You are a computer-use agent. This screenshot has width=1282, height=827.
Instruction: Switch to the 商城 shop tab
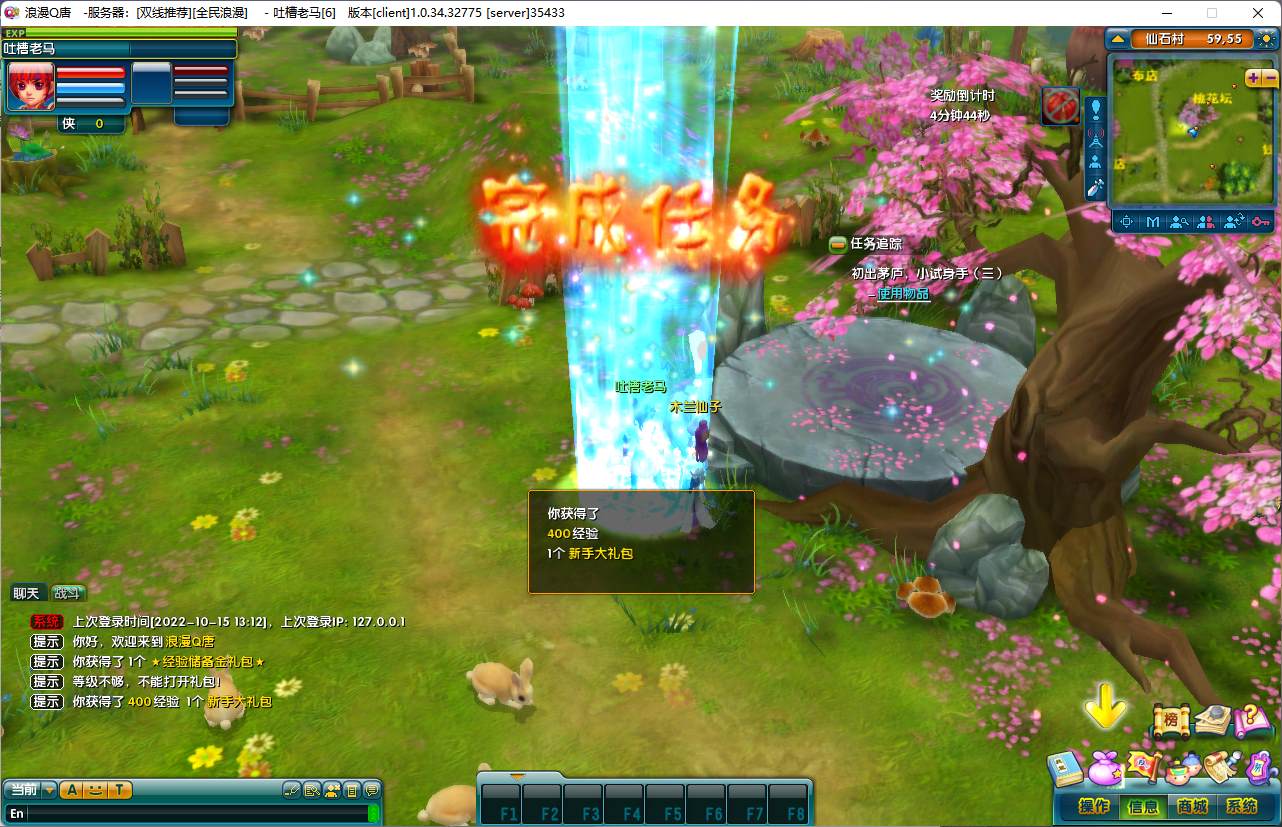[1192, 806]
